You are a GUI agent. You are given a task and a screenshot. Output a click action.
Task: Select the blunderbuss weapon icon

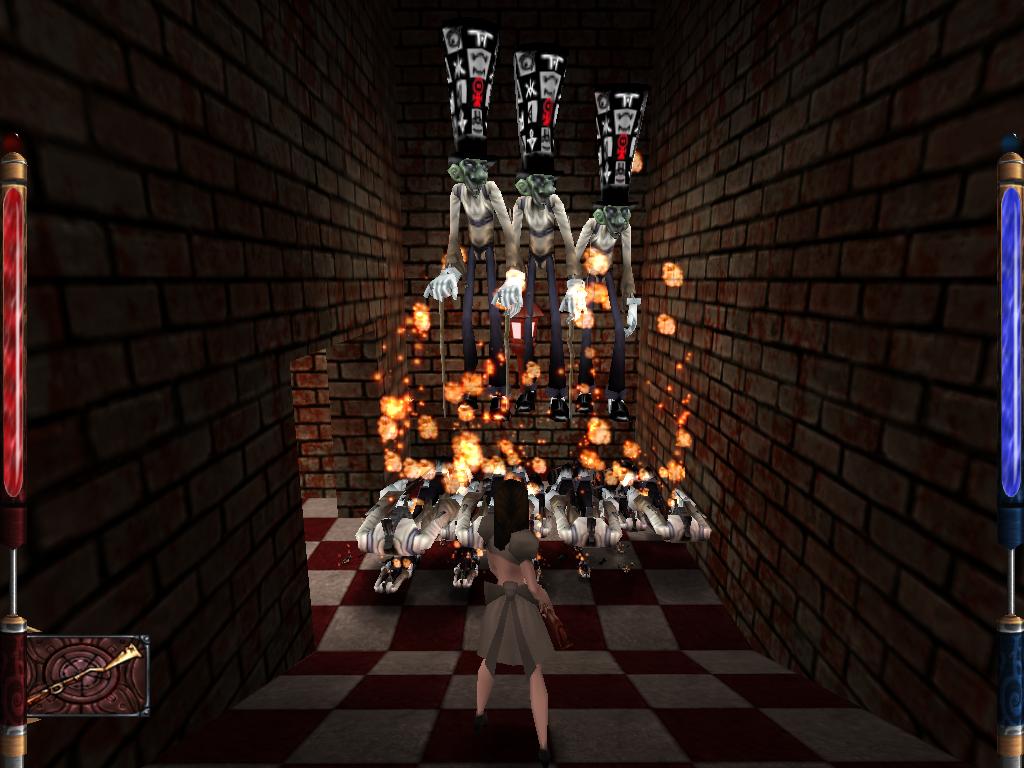click(87, 675)
